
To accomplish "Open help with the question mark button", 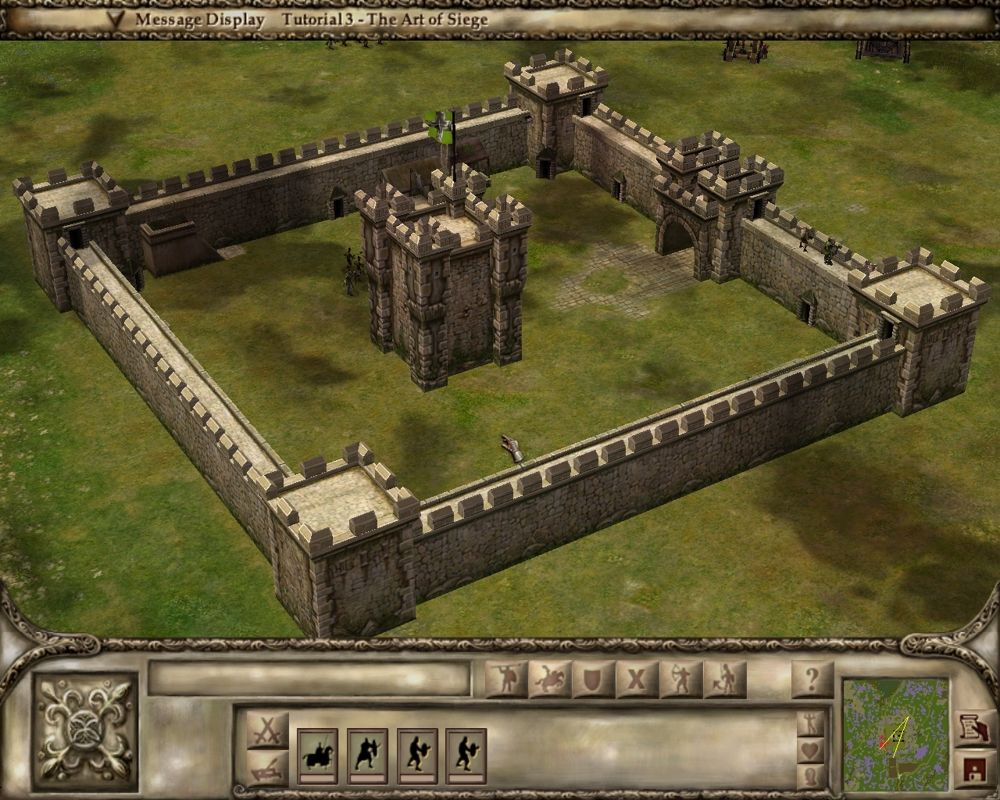I will point(812,680).
